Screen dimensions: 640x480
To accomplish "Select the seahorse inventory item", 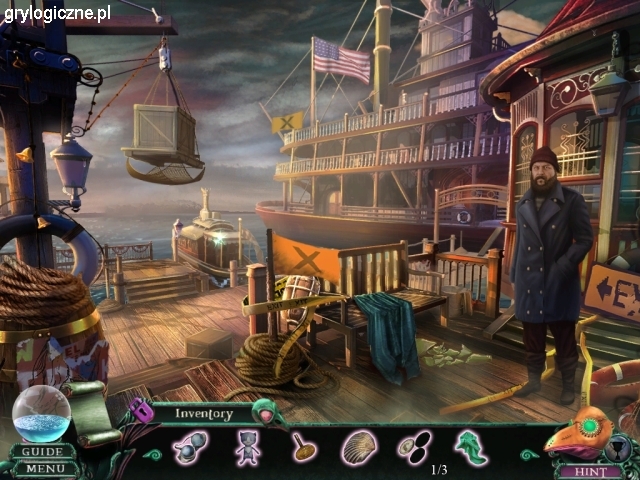I will (469, 447).
